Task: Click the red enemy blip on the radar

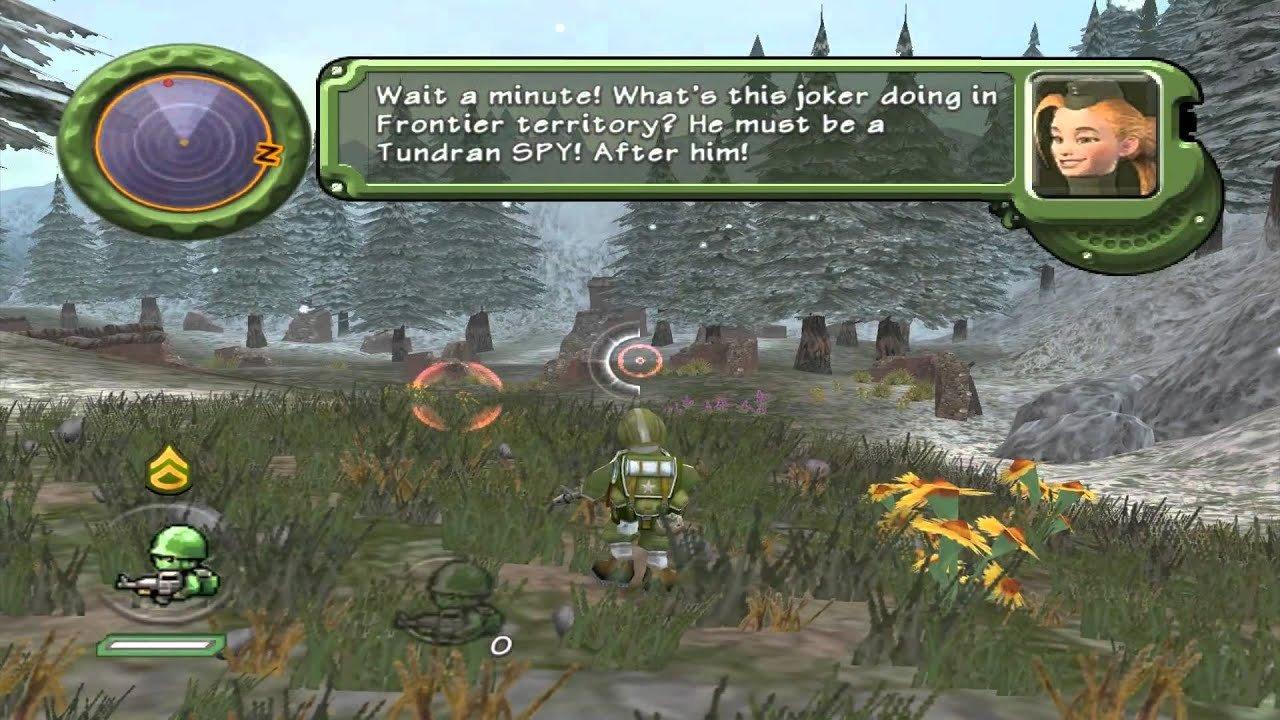Action: tap(166, 84)
